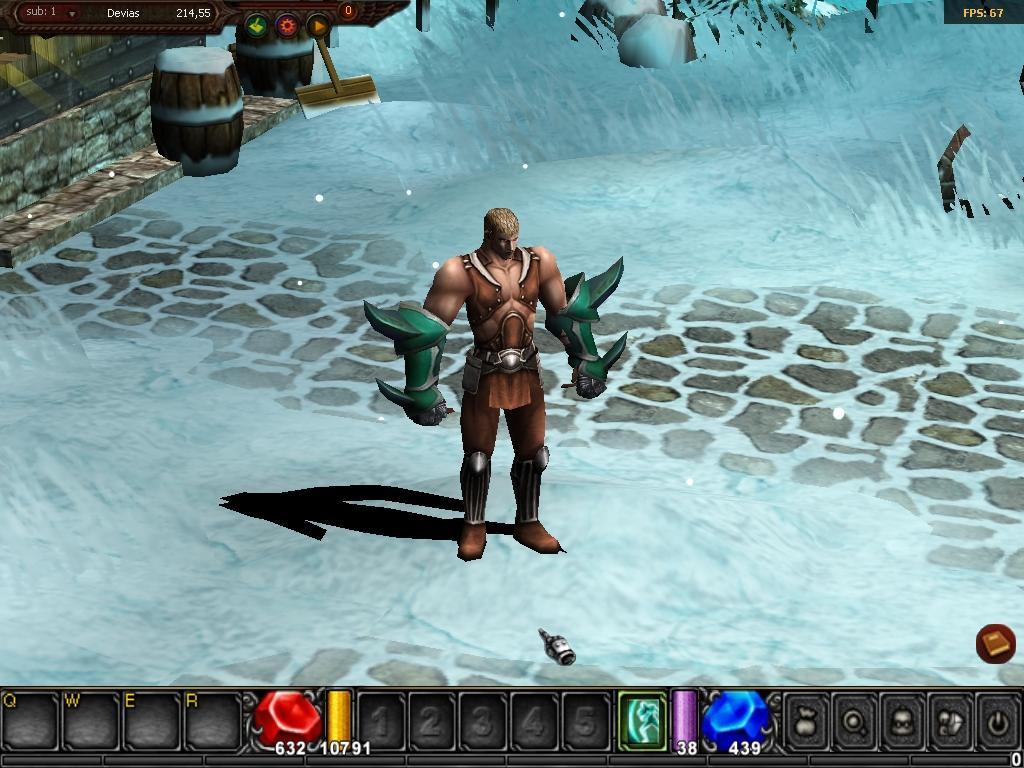
Task: Choose skill slot number 5
Action: (x=585, y=720)
